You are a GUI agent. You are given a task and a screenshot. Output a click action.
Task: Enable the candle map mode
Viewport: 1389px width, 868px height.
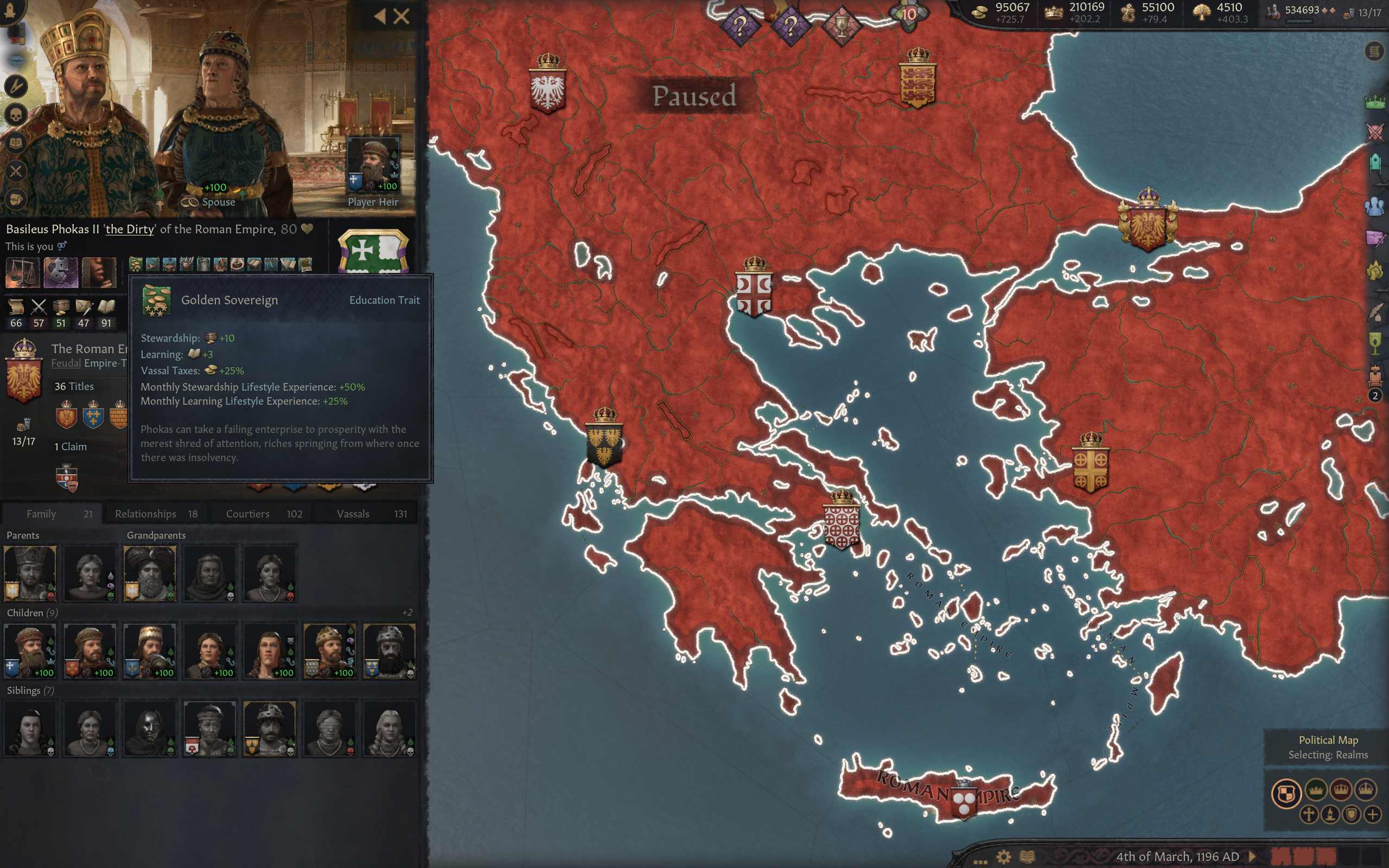coord(1330,814)
